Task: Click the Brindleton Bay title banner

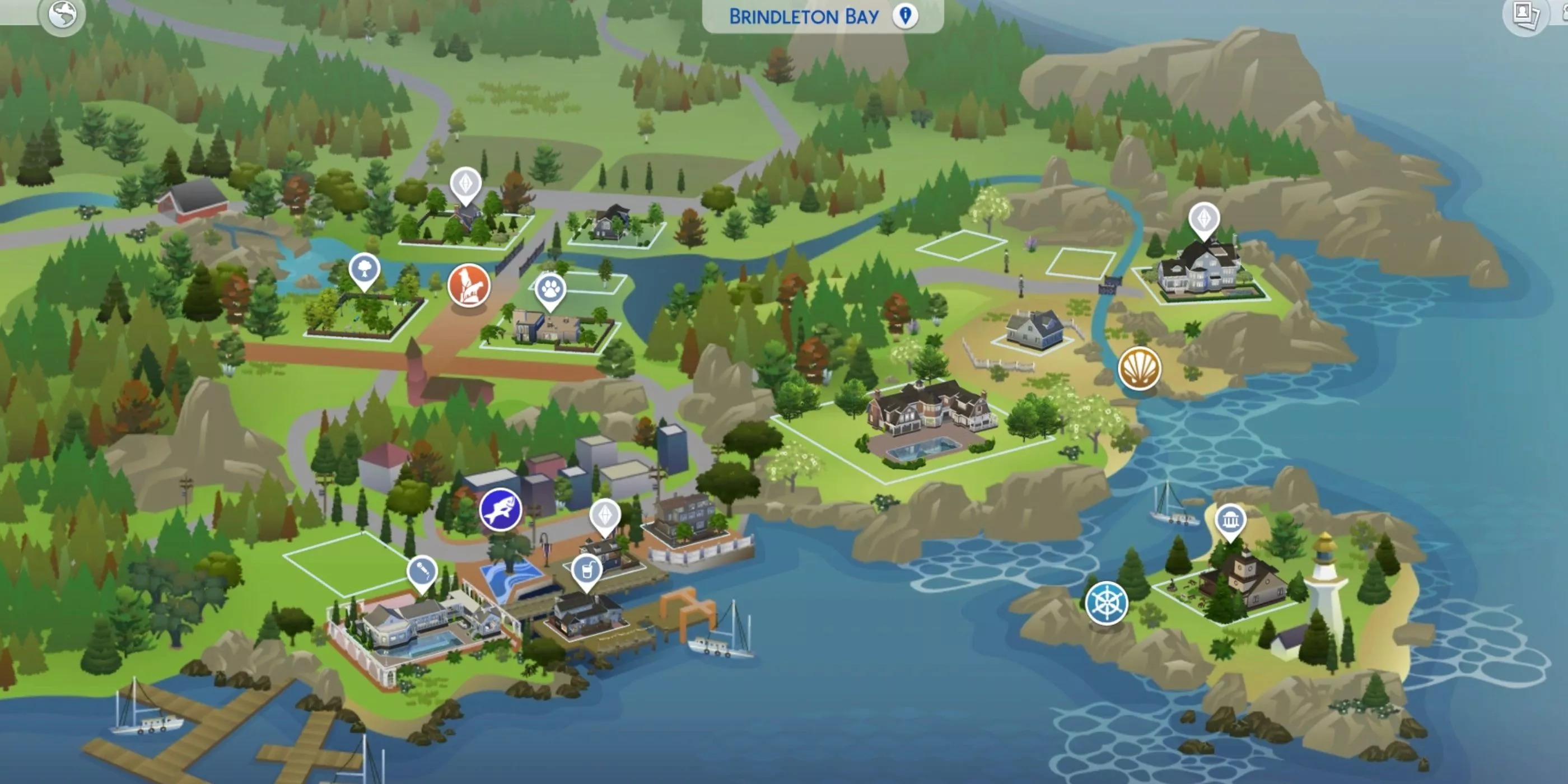Action: point(804,16)
